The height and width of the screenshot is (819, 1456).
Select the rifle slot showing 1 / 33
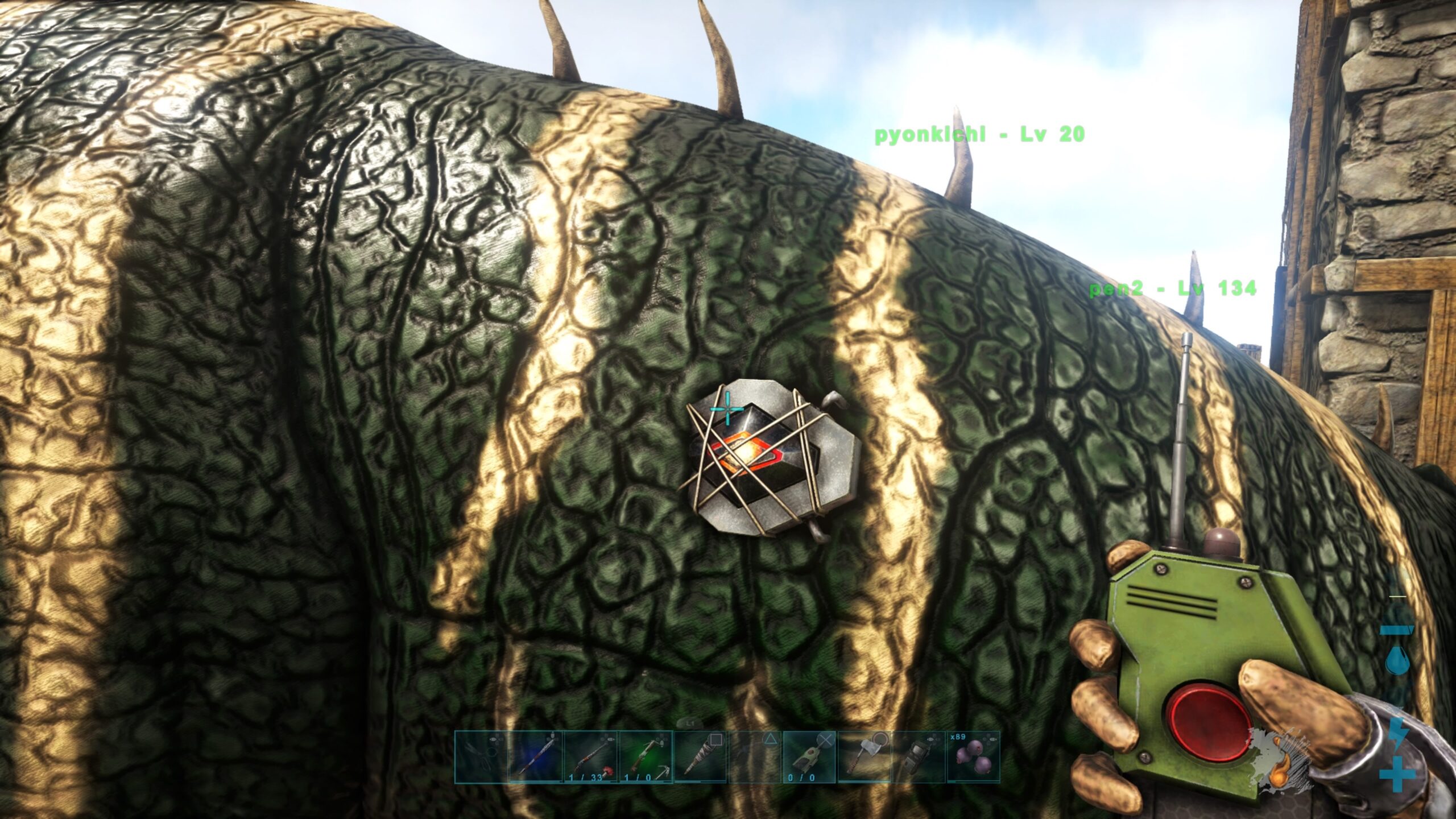590,758
